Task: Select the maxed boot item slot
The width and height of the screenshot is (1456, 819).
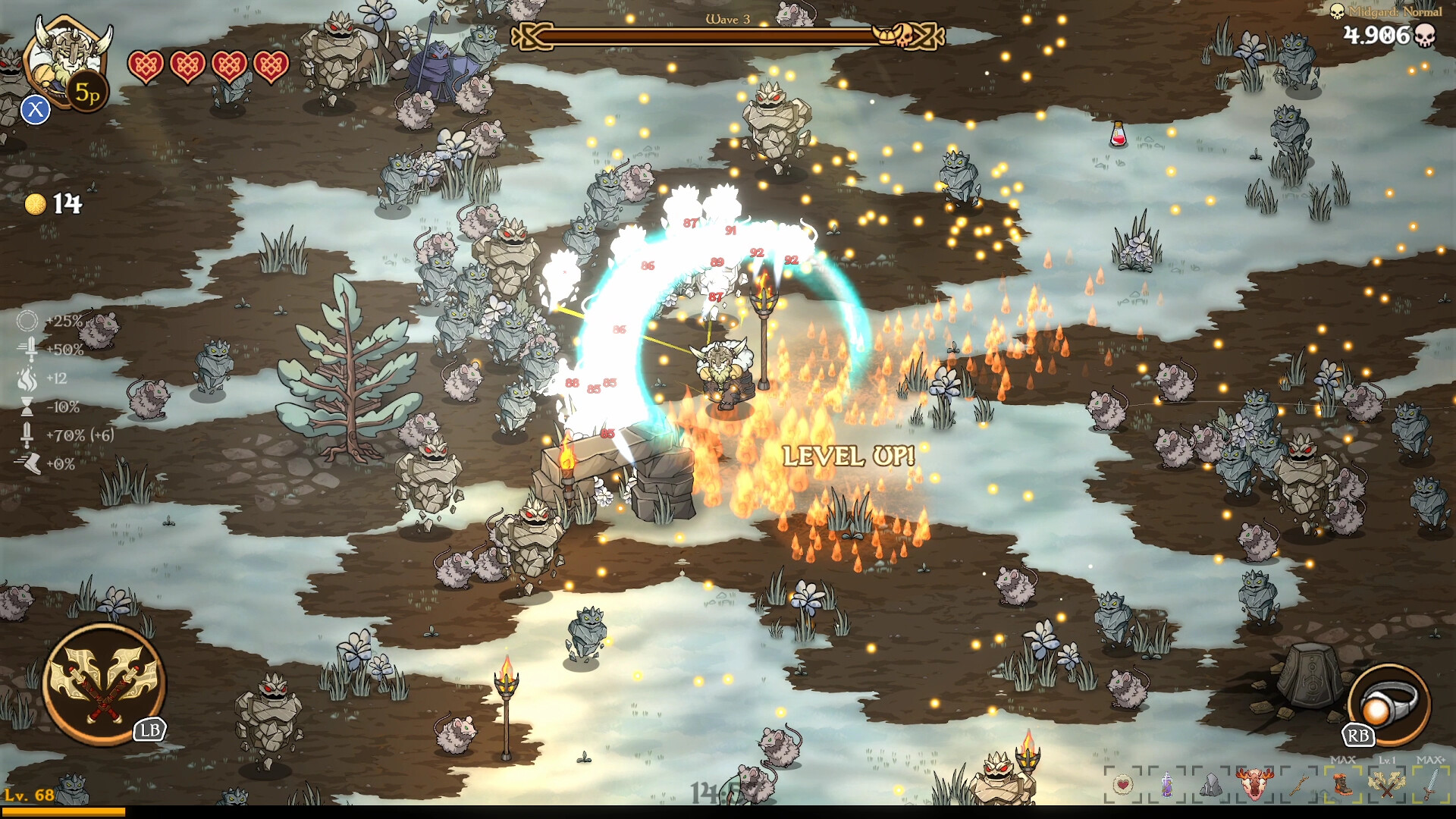Action: pos(1343,783)
